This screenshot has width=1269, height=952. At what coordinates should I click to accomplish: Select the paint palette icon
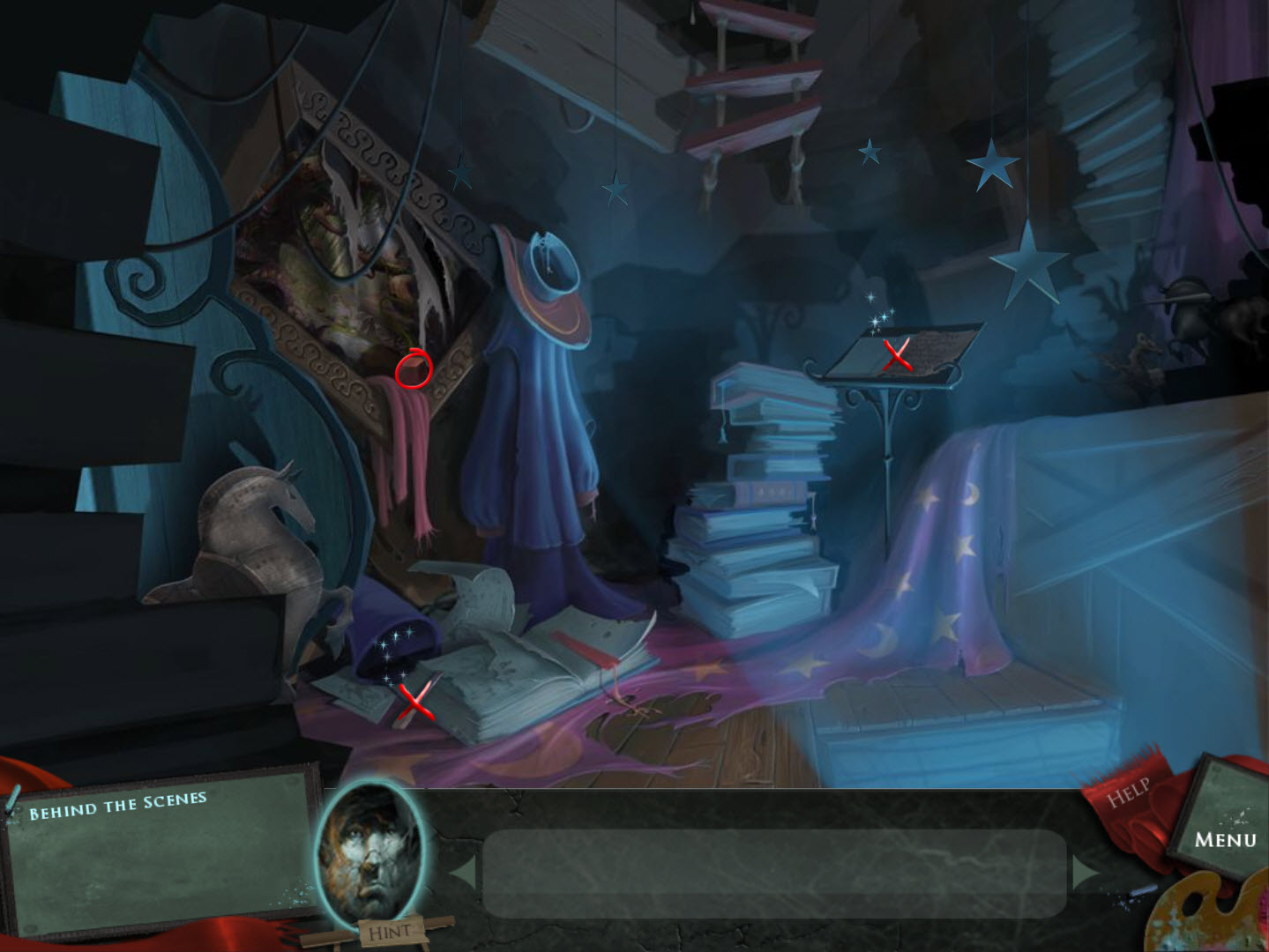click(x=1213, y=917)
